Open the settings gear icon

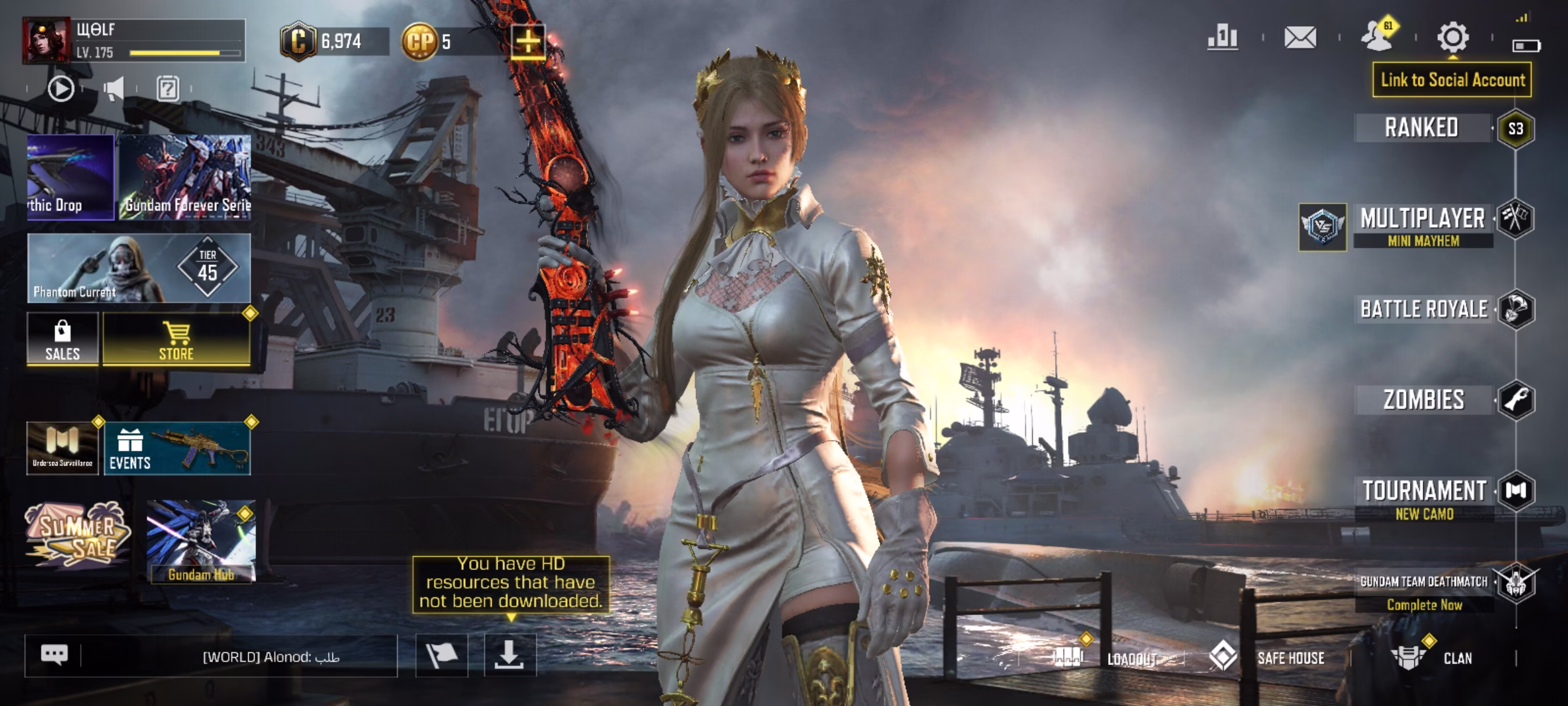pyautogui.click(x=1452, y=37)
